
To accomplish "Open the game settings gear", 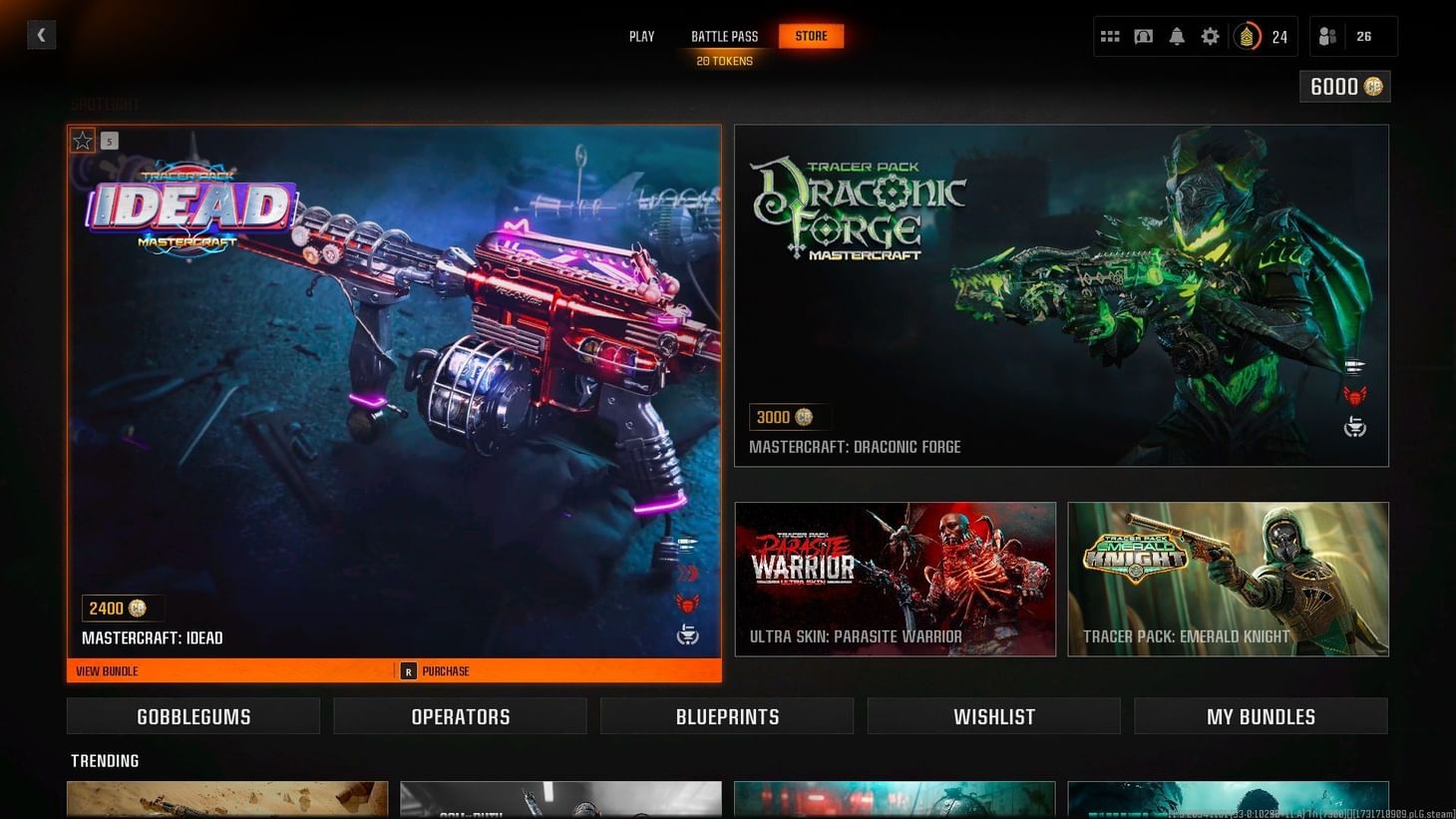I will pos(1210,36).
